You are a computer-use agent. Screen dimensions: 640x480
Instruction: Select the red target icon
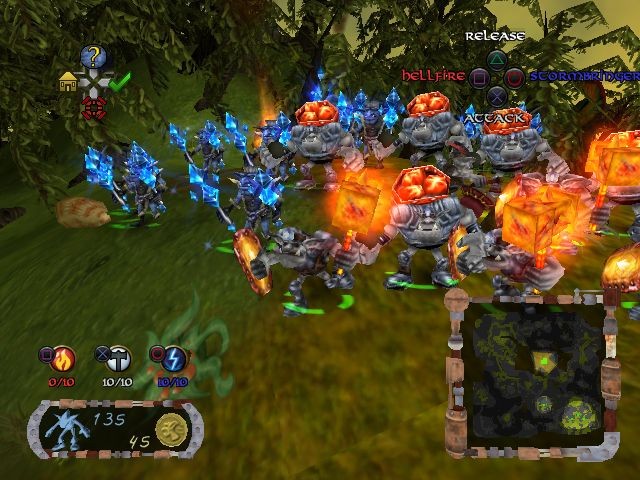(94, 108)
